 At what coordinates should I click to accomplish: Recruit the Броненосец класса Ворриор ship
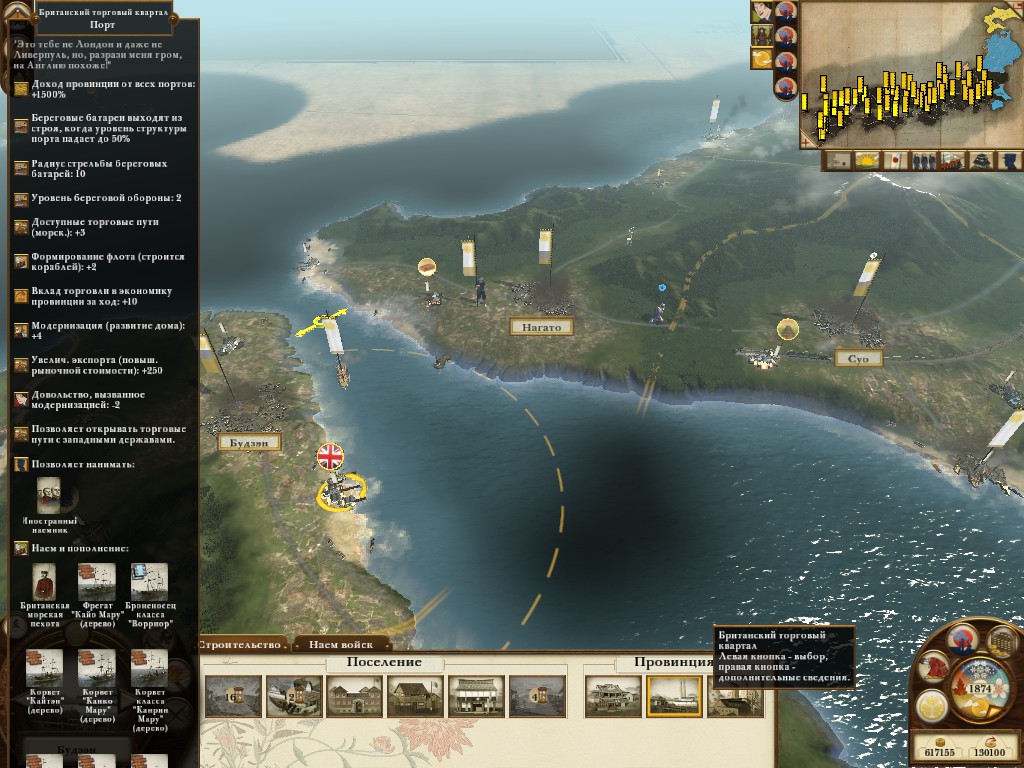tap(150, 582)
